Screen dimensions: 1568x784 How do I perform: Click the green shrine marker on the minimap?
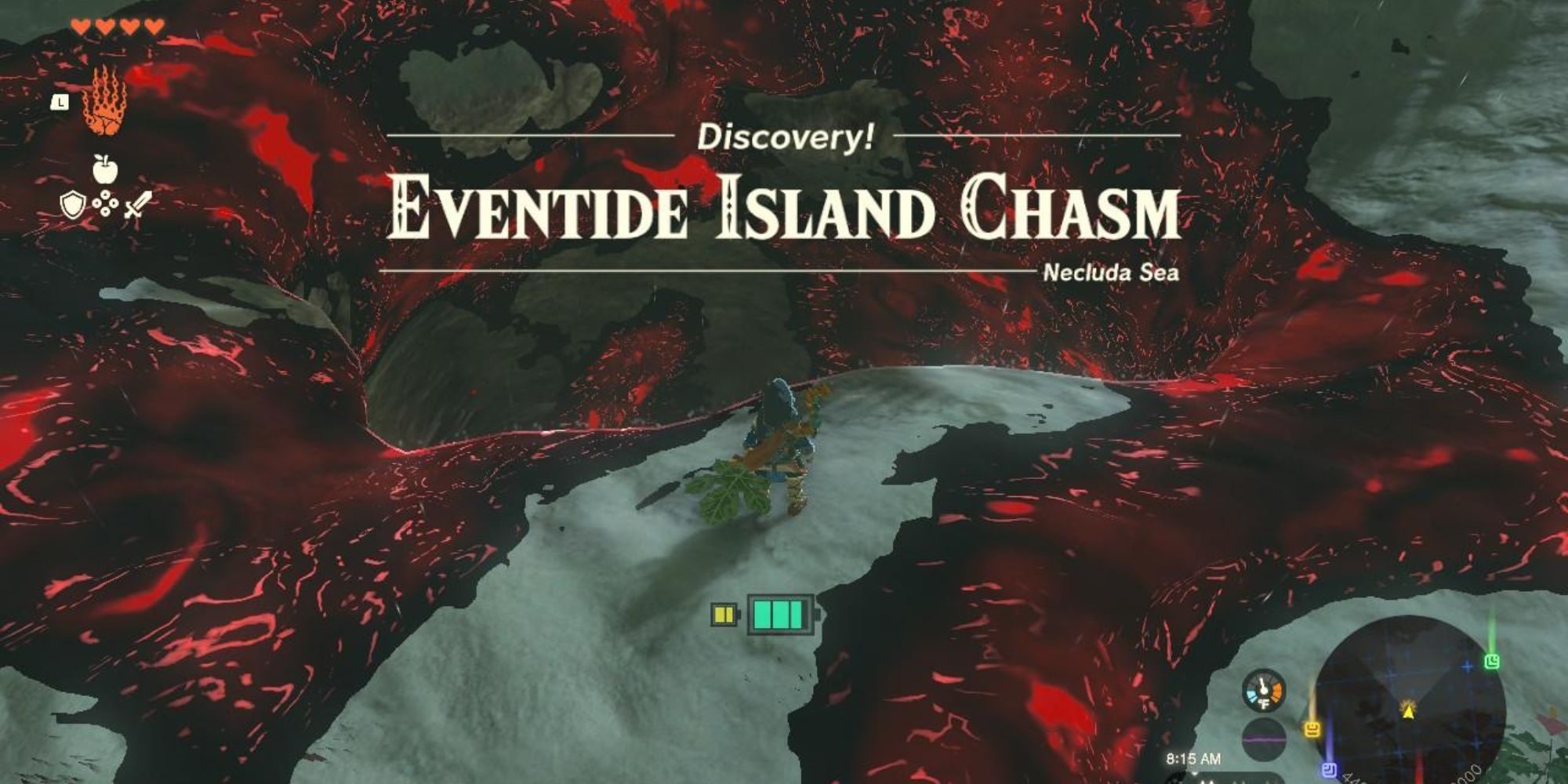coord(1492,662)
